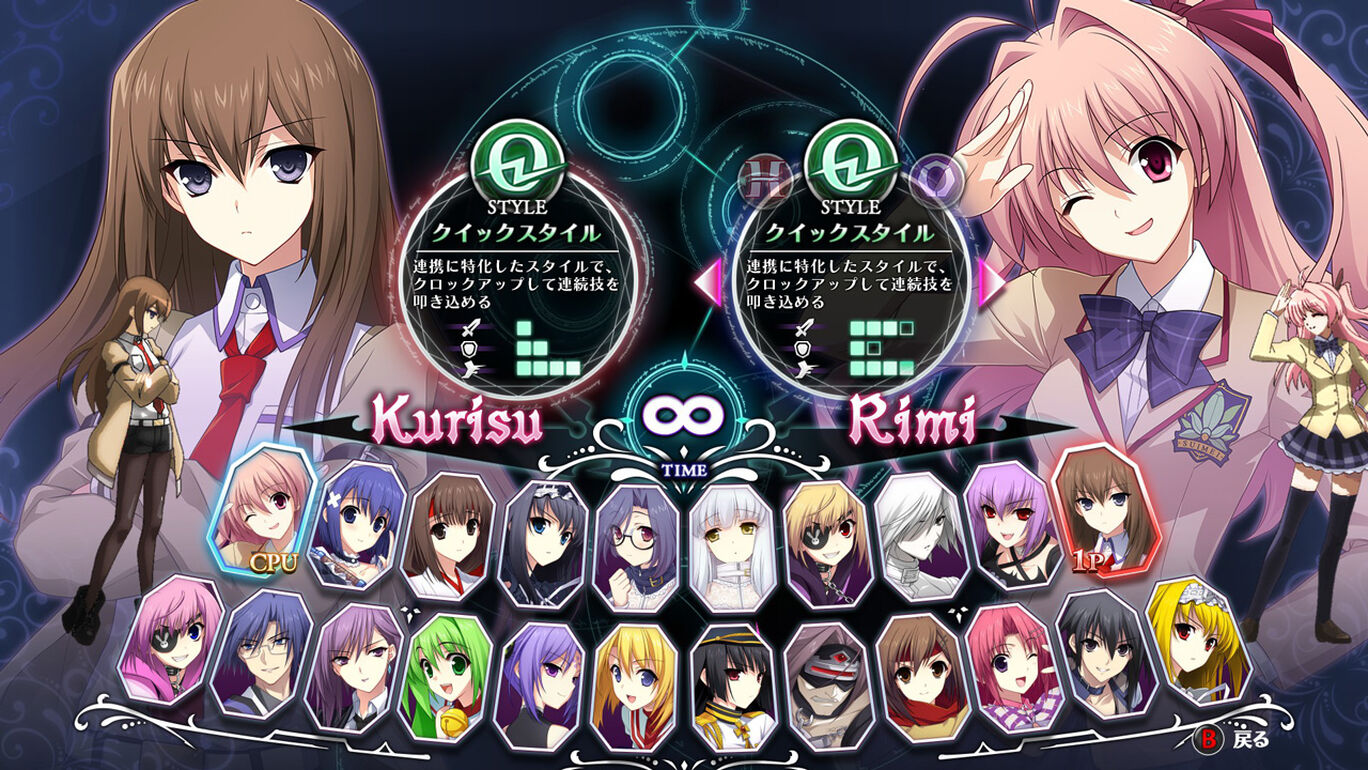Viewport: 1368px width, 770px height.
Task: Choose the white-haired girl with yellow eyes
Action: (734, 545)
